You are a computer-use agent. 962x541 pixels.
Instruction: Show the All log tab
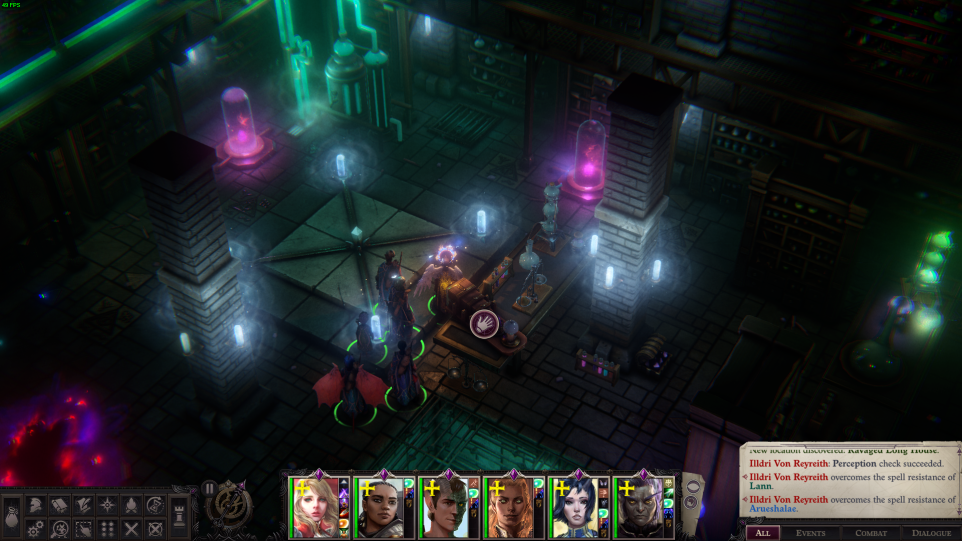(762, 533)
